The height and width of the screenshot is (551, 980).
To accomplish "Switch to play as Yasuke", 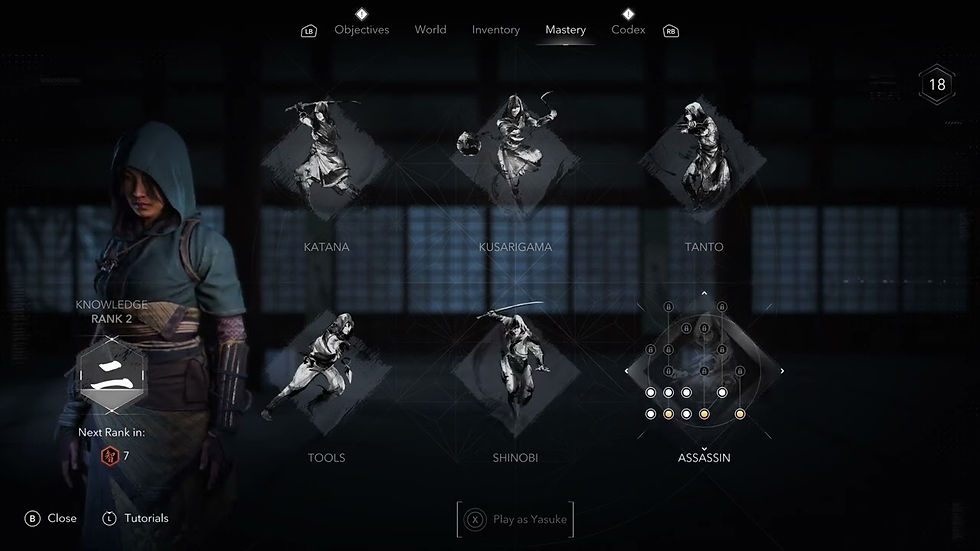I will point(516,519).
